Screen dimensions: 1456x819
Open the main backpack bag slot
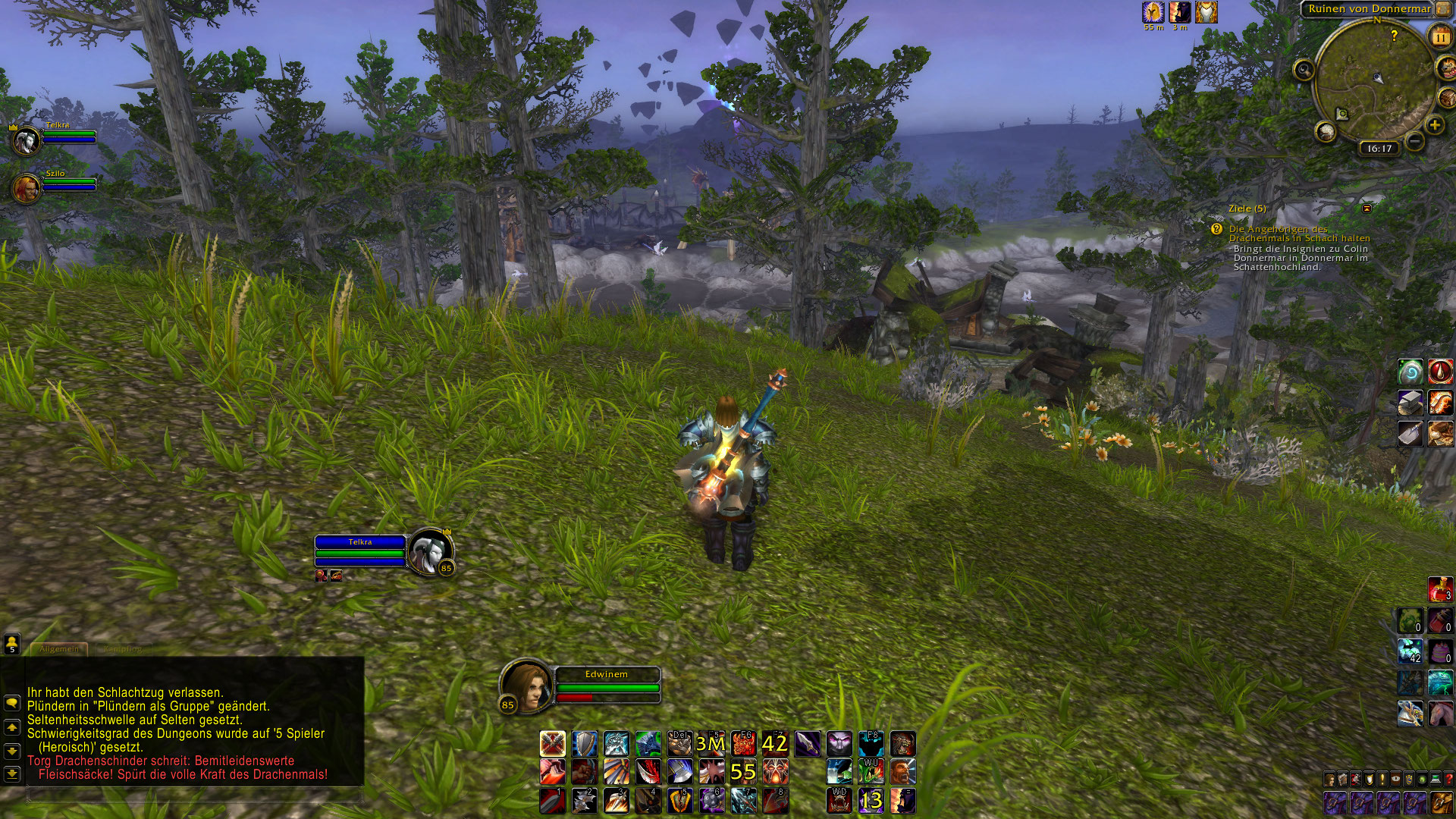1441,802
